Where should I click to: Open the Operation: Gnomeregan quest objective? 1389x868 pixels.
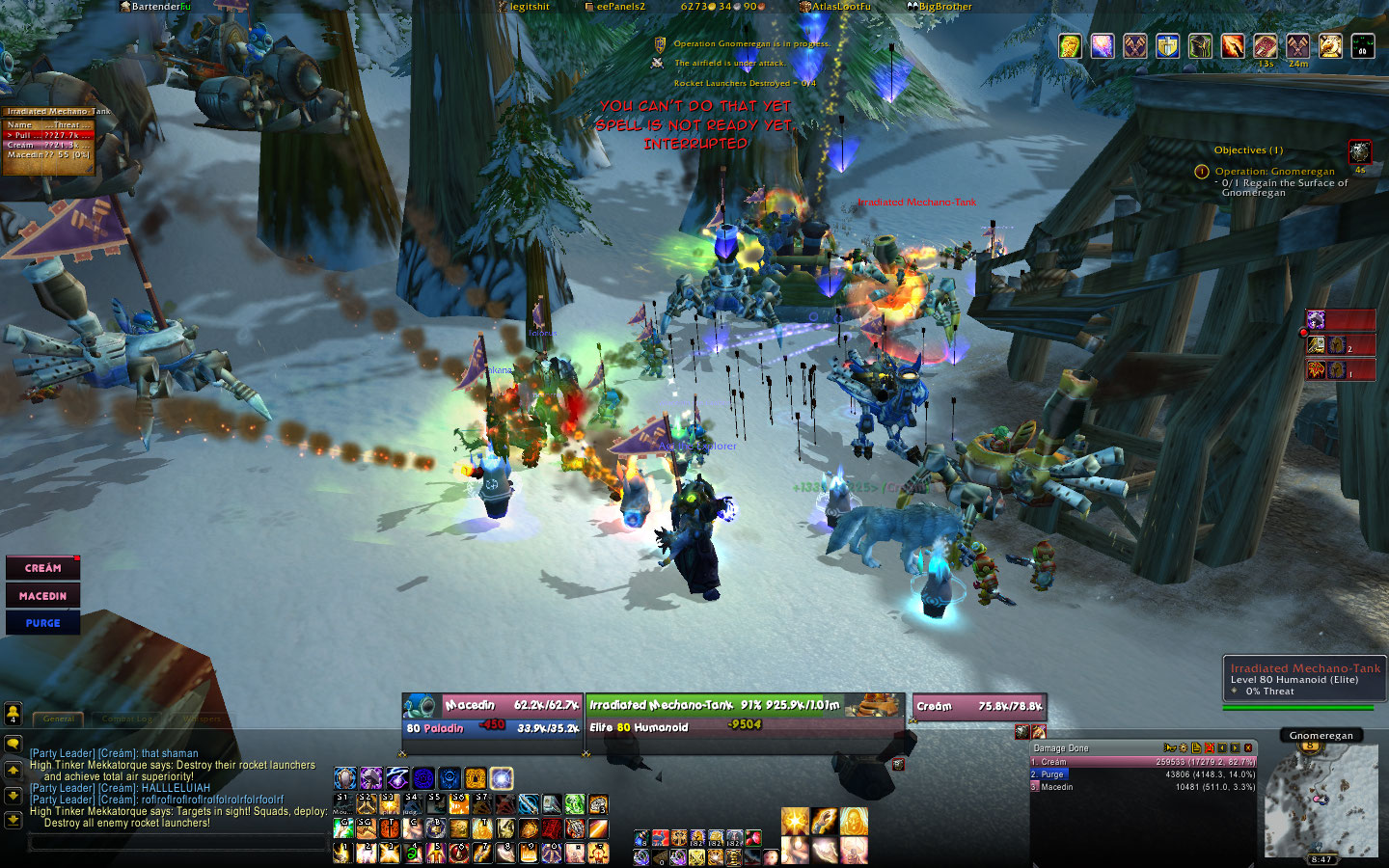tap(1274, 172)
